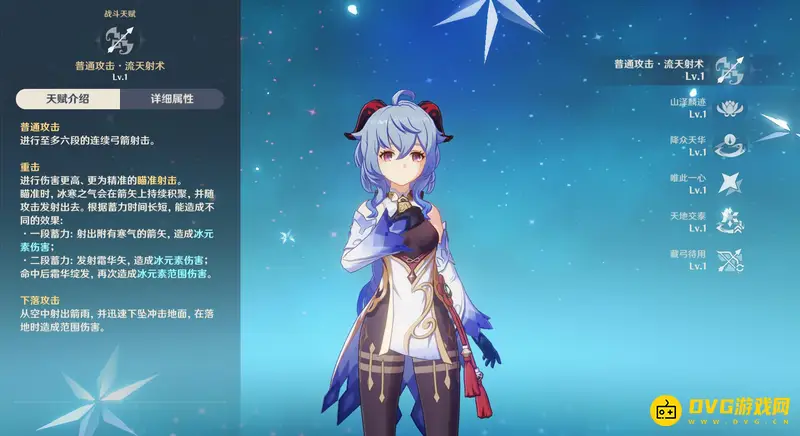This screenshot has width=800, height=436.
Task: View the 降众天华 burst talent
Action: 729,145
